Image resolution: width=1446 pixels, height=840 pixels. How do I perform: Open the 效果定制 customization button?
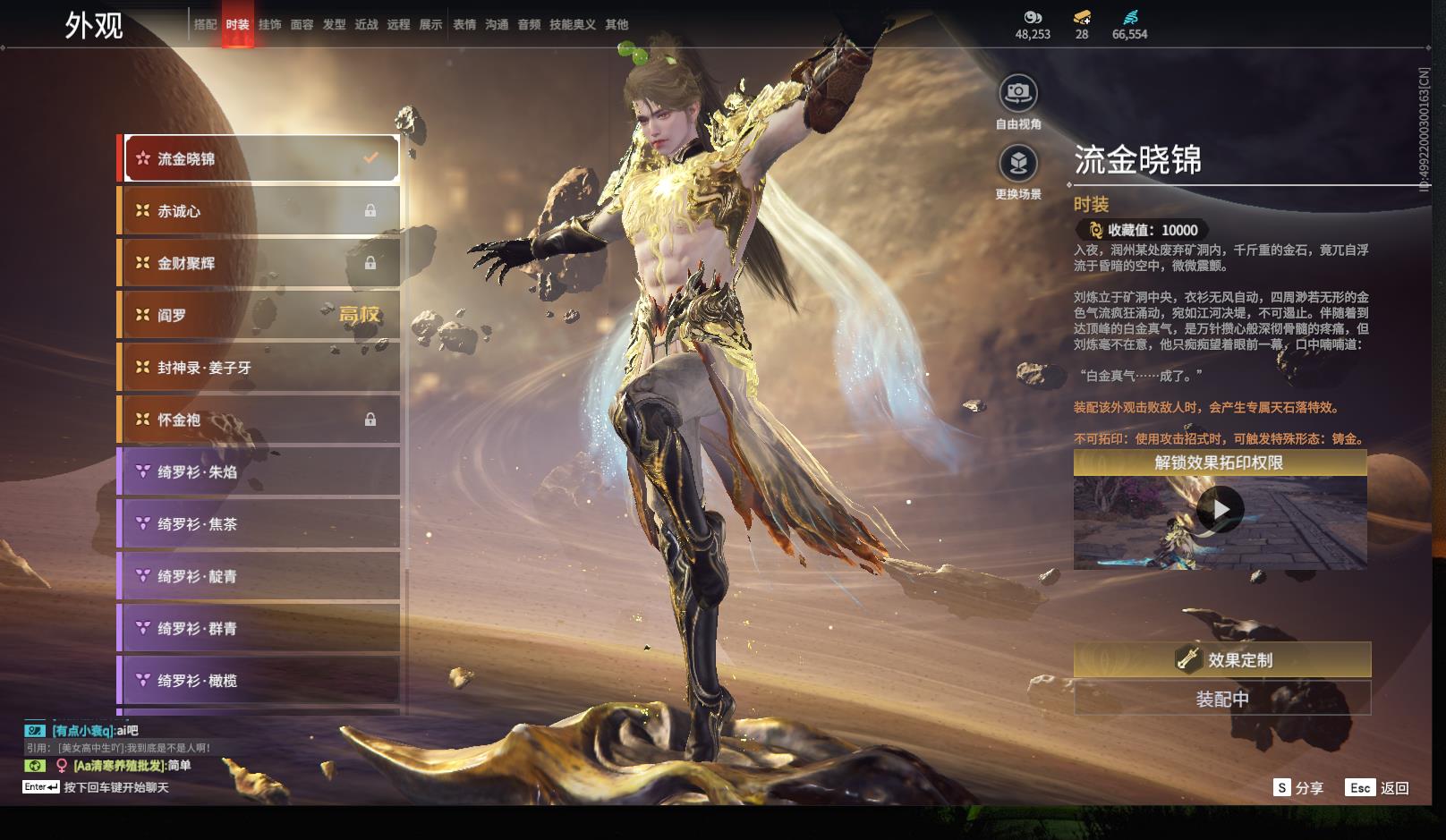(x=1221, y=660)
